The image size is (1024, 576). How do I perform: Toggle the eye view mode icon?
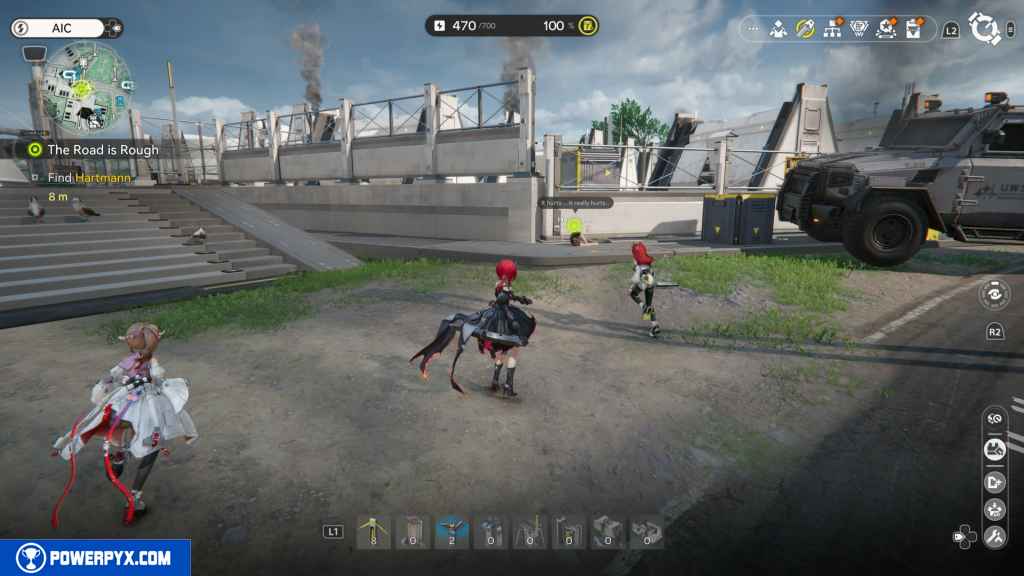(x=993, y=294)
